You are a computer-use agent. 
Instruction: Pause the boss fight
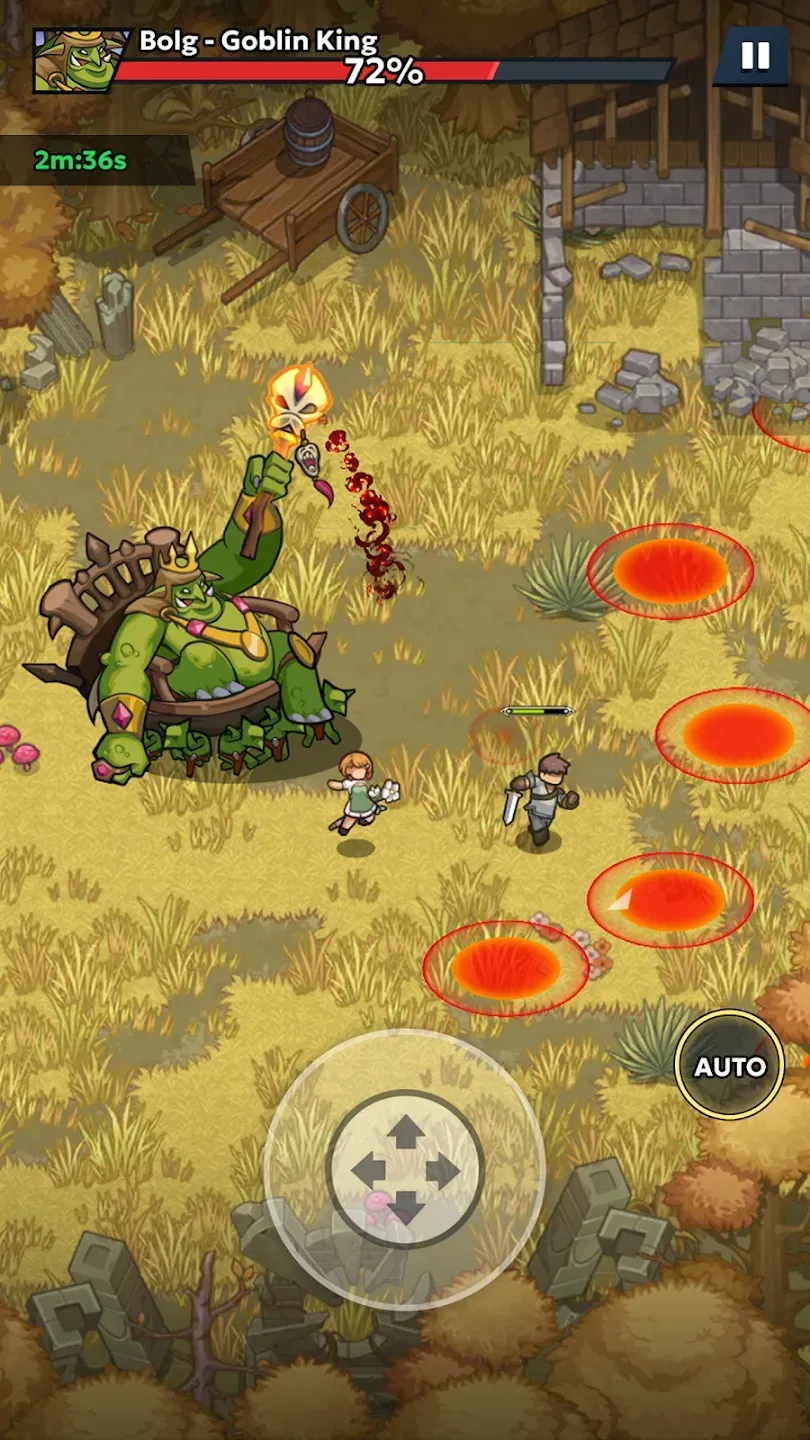(x=755, y=56)
